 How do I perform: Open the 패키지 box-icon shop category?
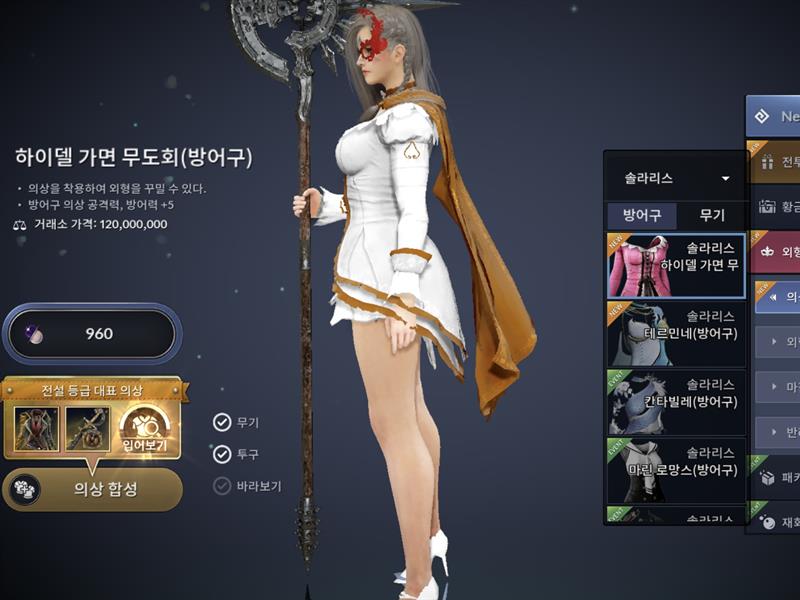click(775, 478)
